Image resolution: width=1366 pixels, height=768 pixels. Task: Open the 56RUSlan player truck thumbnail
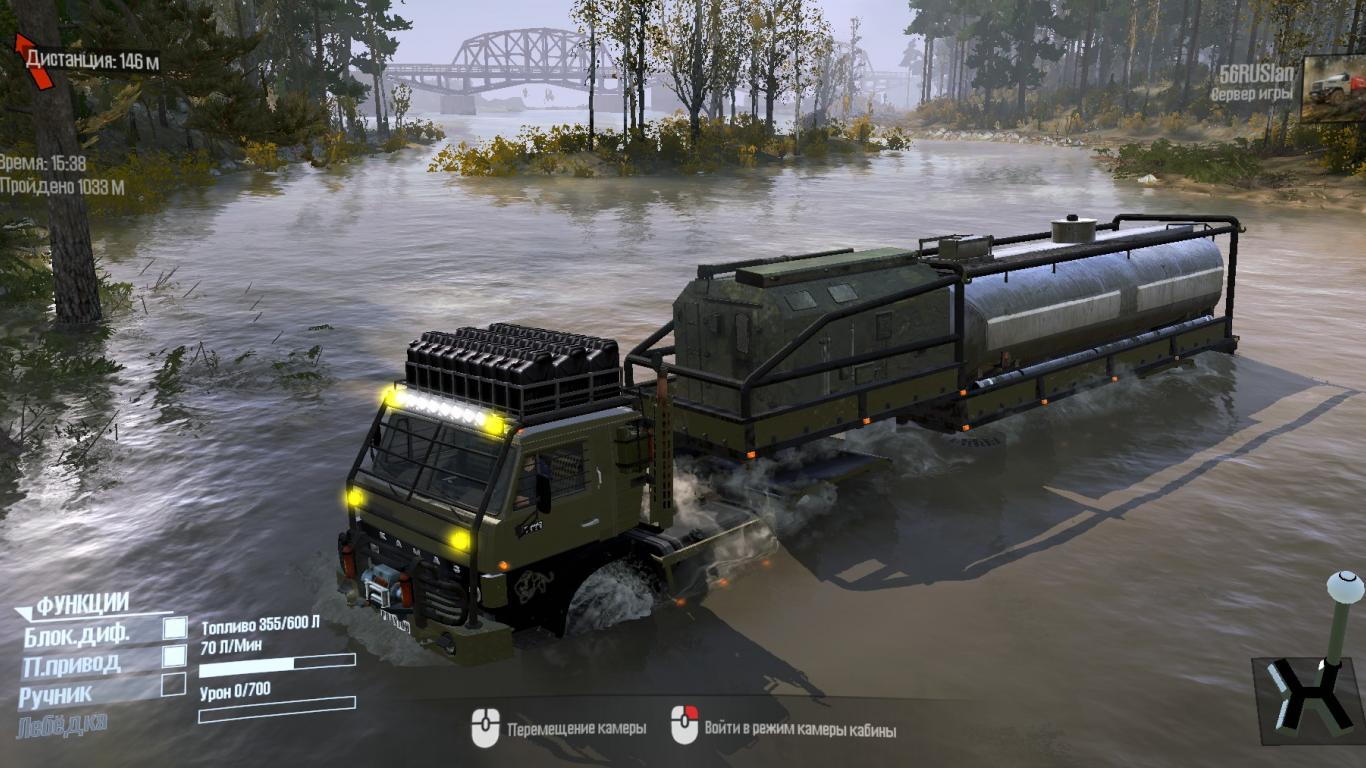[1333, 89]
